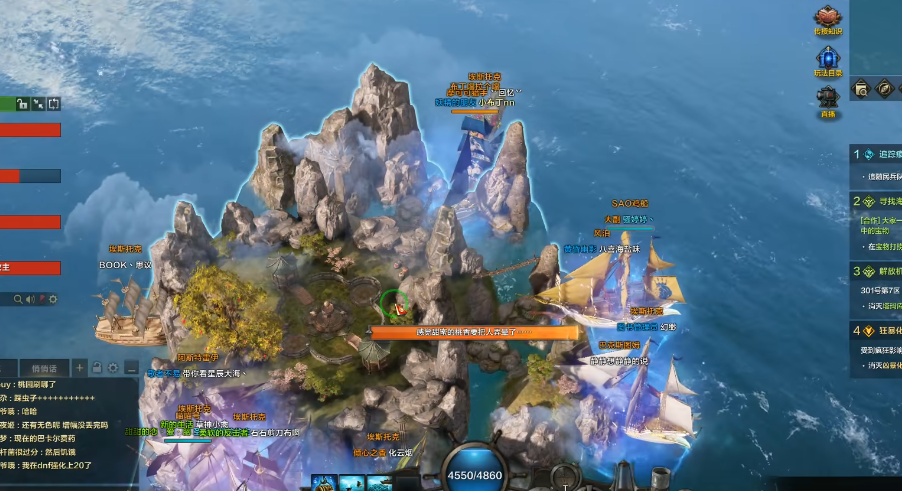902x491 pixels.
Task: Select quest 4 狂暴化 in the tracker
Action: click(857, 330)
